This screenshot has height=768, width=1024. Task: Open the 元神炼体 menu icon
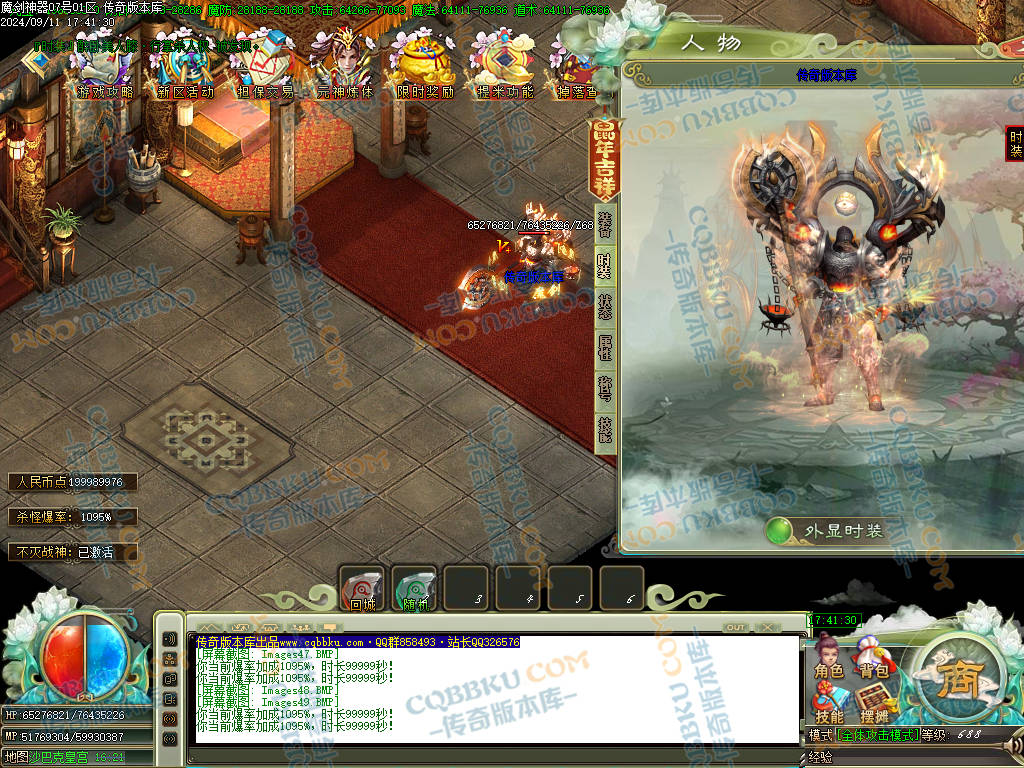(344, 66)
